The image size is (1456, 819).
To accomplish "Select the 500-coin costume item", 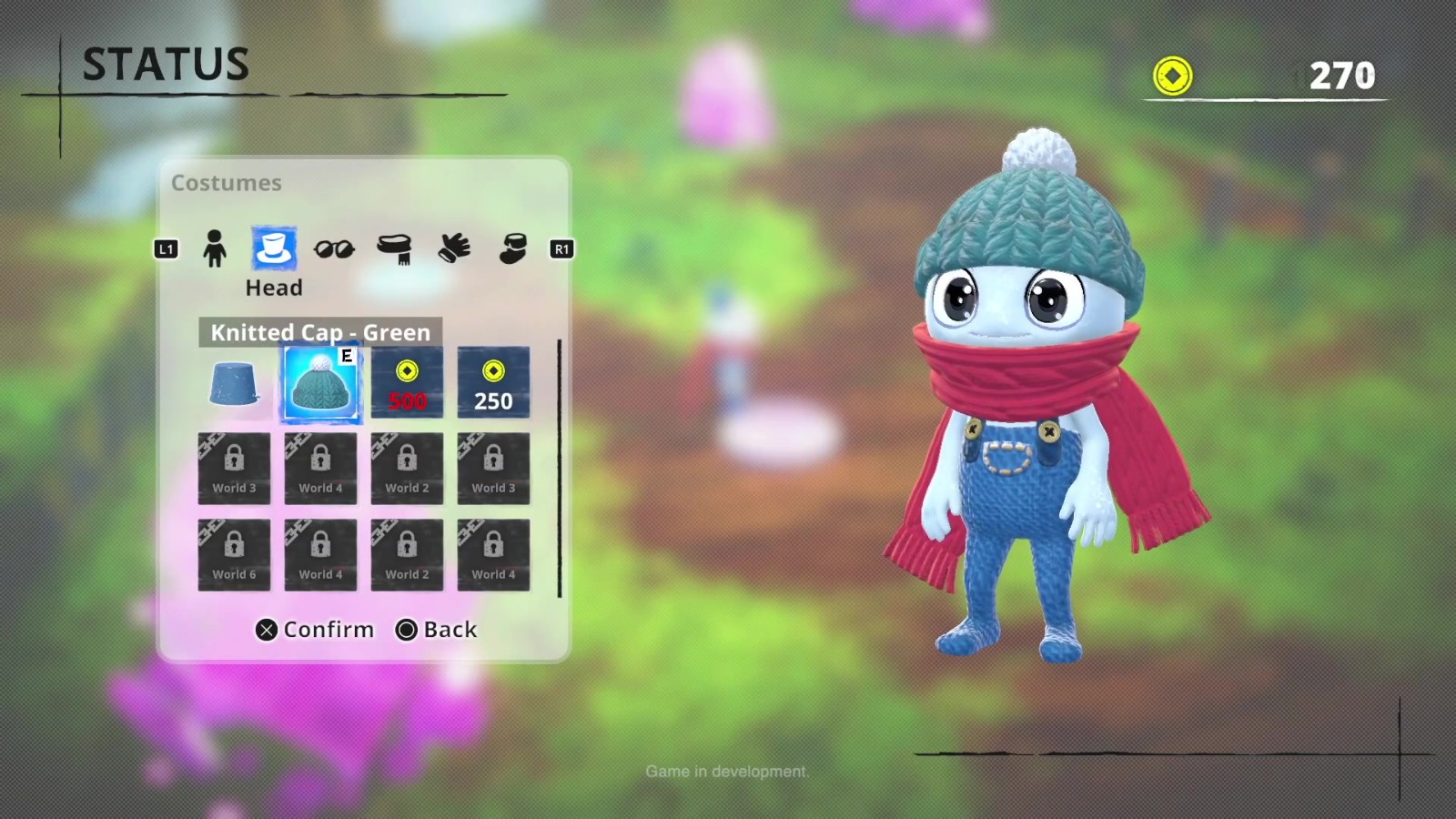I will [407, 383].
